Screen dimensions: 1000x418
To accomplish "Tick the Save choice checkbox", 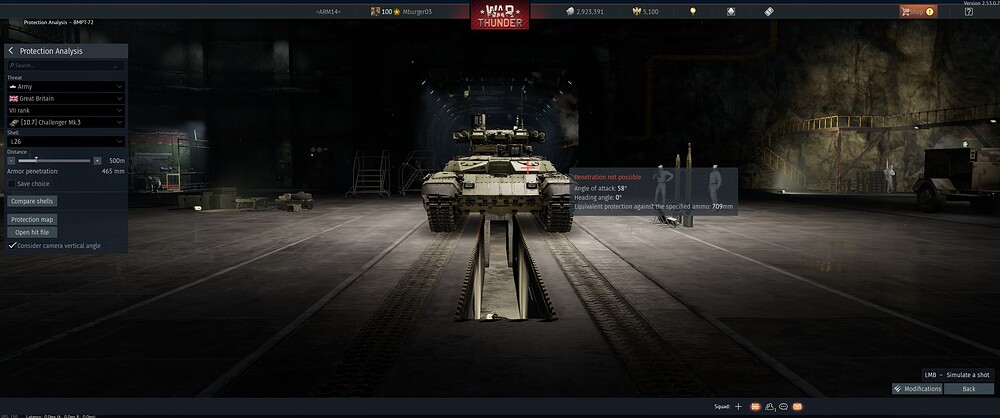I will [12, 184].
